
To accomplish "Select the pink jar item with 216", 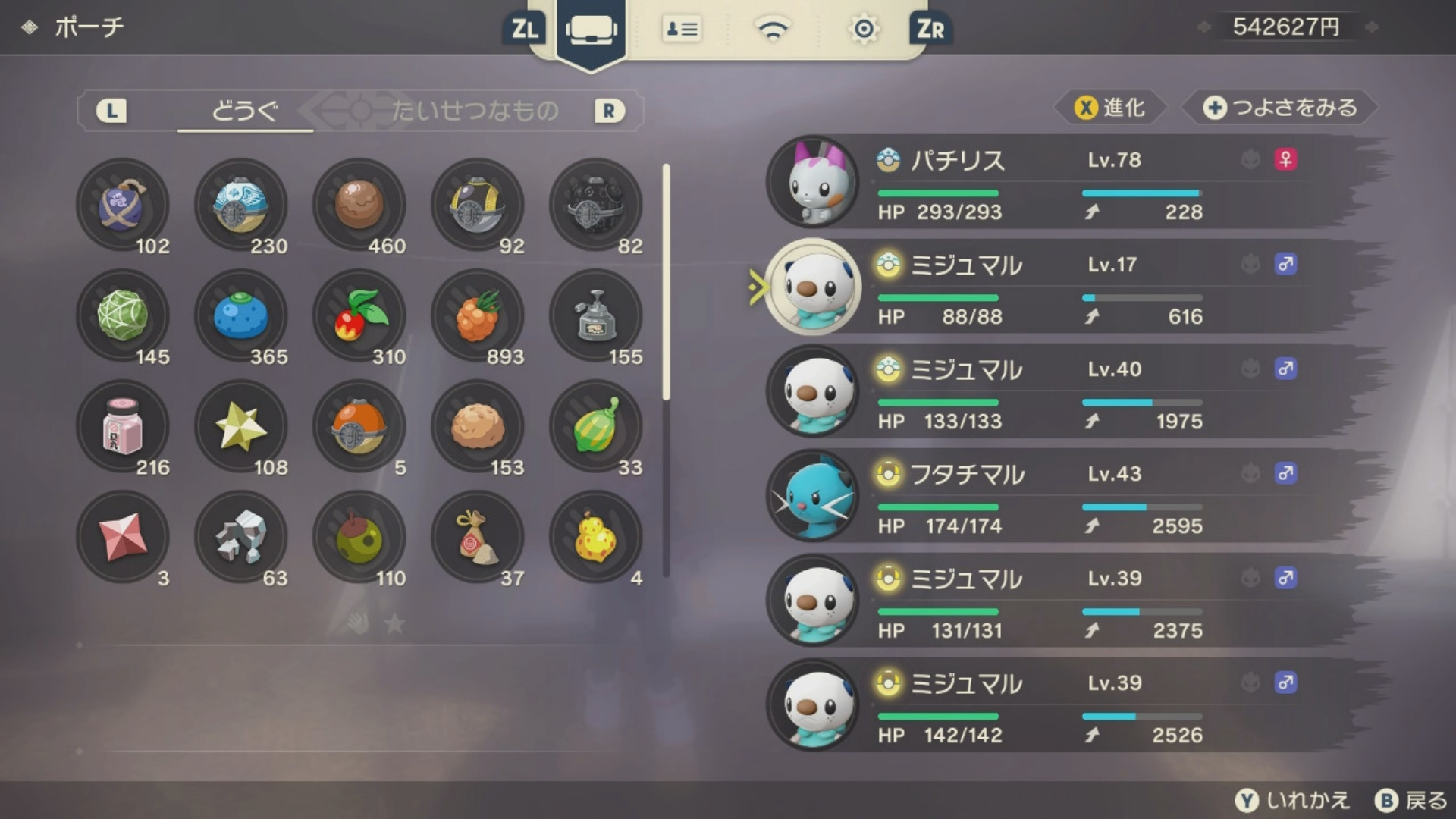I will point(123,426).
